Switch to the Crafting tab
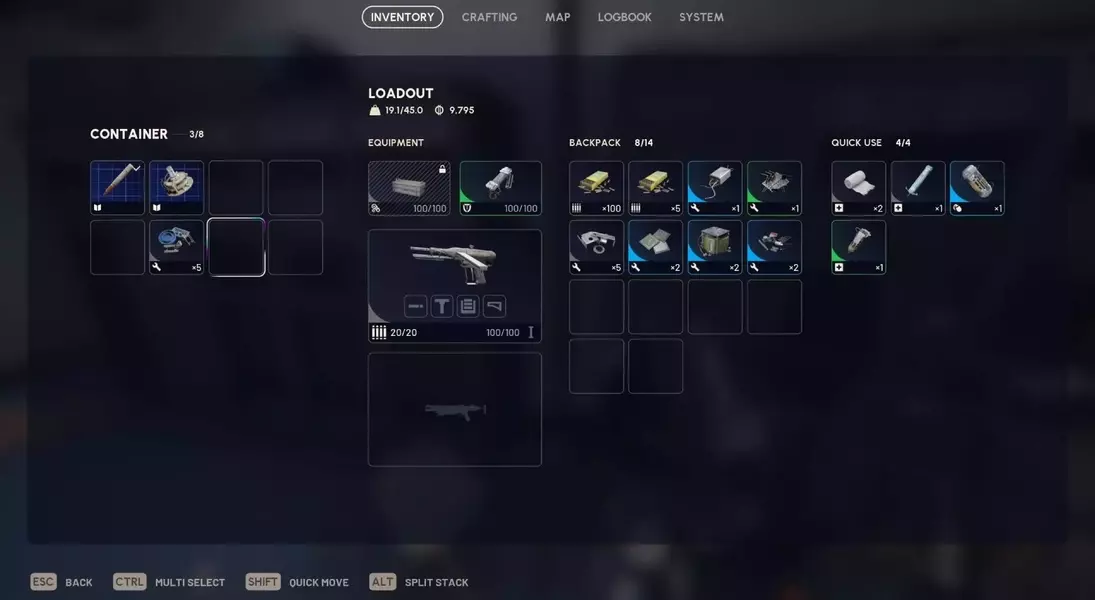Image resolution: width=1095 pixels, height=600 pixels. (489, 17)
